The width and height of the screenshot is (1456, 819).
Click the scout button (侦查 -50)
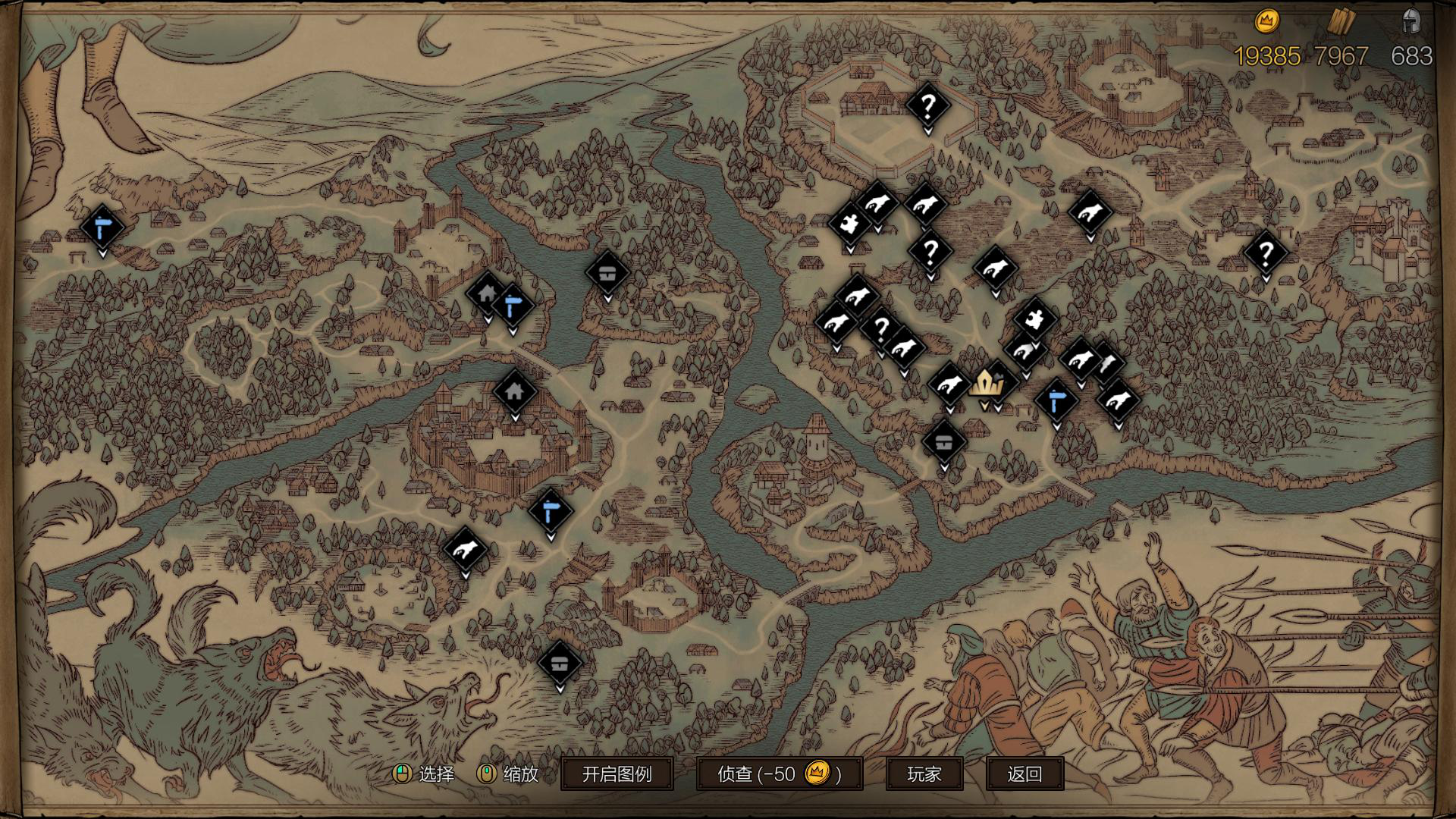coord(779,773)
